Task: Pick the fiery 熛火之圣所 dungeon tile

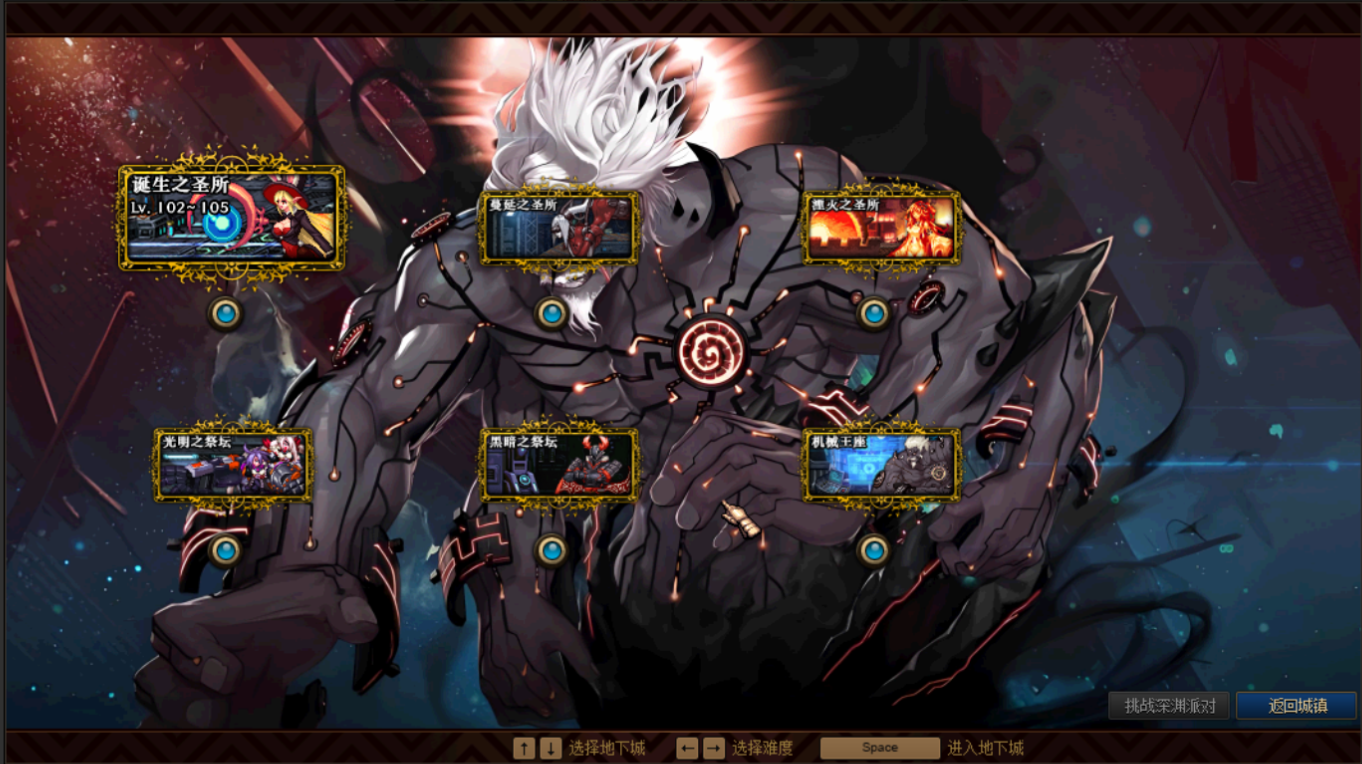Action: tap(882, 228)
